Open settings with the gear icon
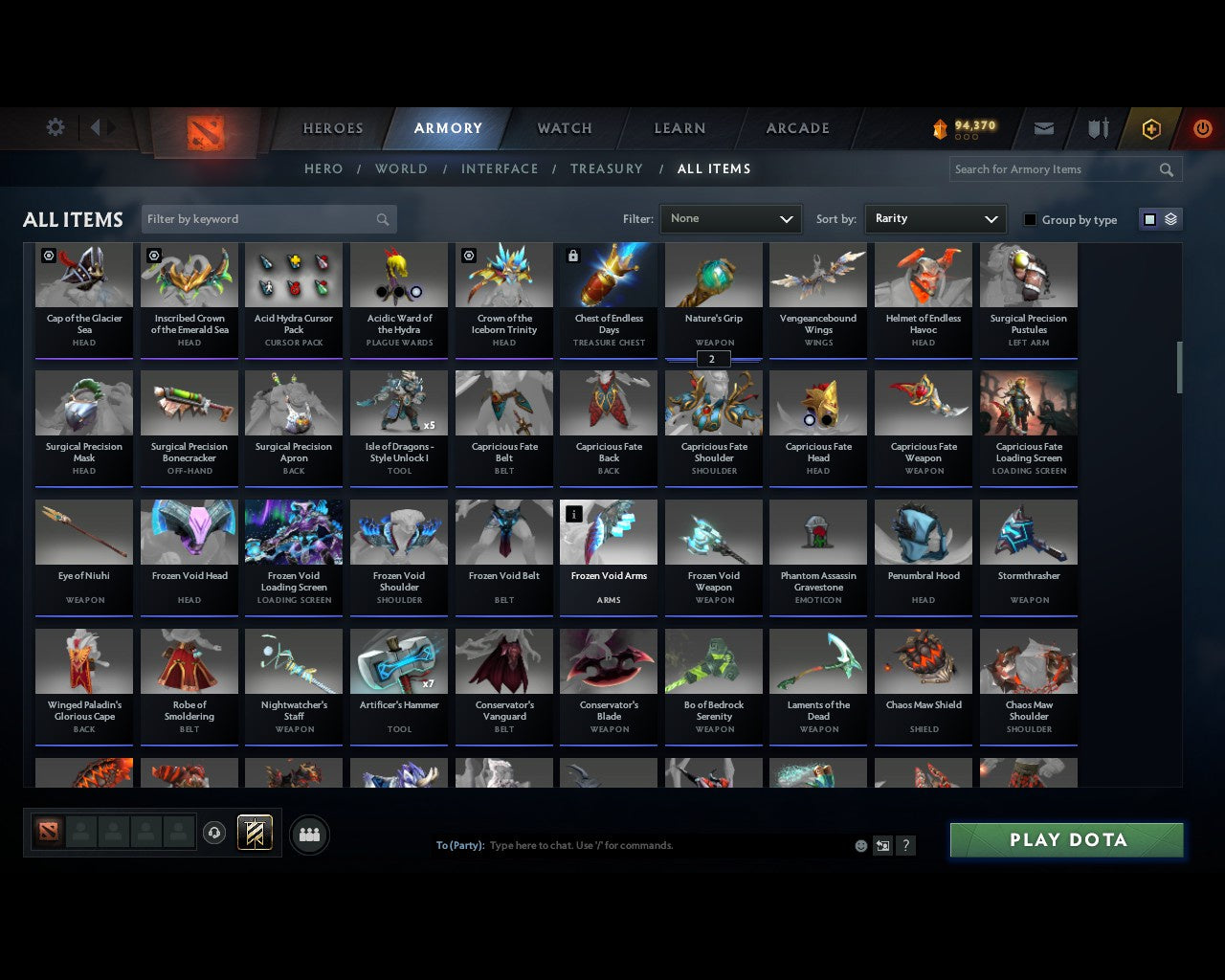This screenshot has height=980, width=1225. coord(55,127)
